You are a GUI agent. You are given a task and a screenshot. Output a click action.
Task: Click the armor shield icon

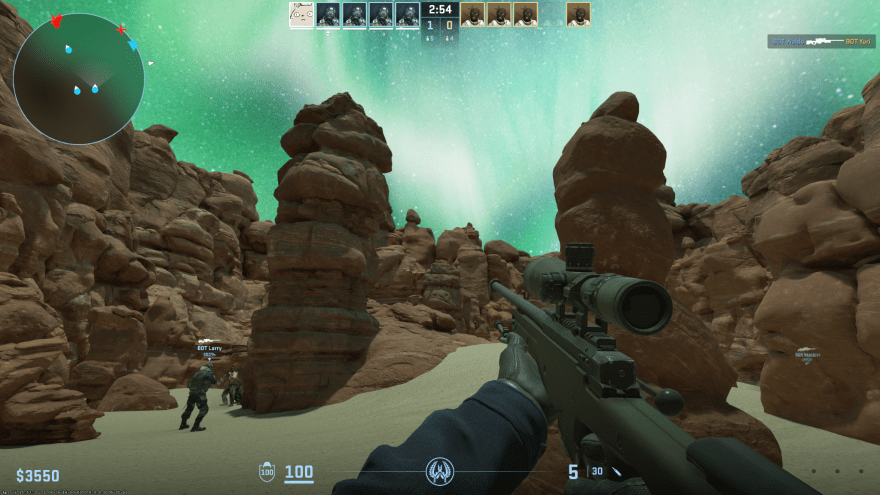coord(267,472)
